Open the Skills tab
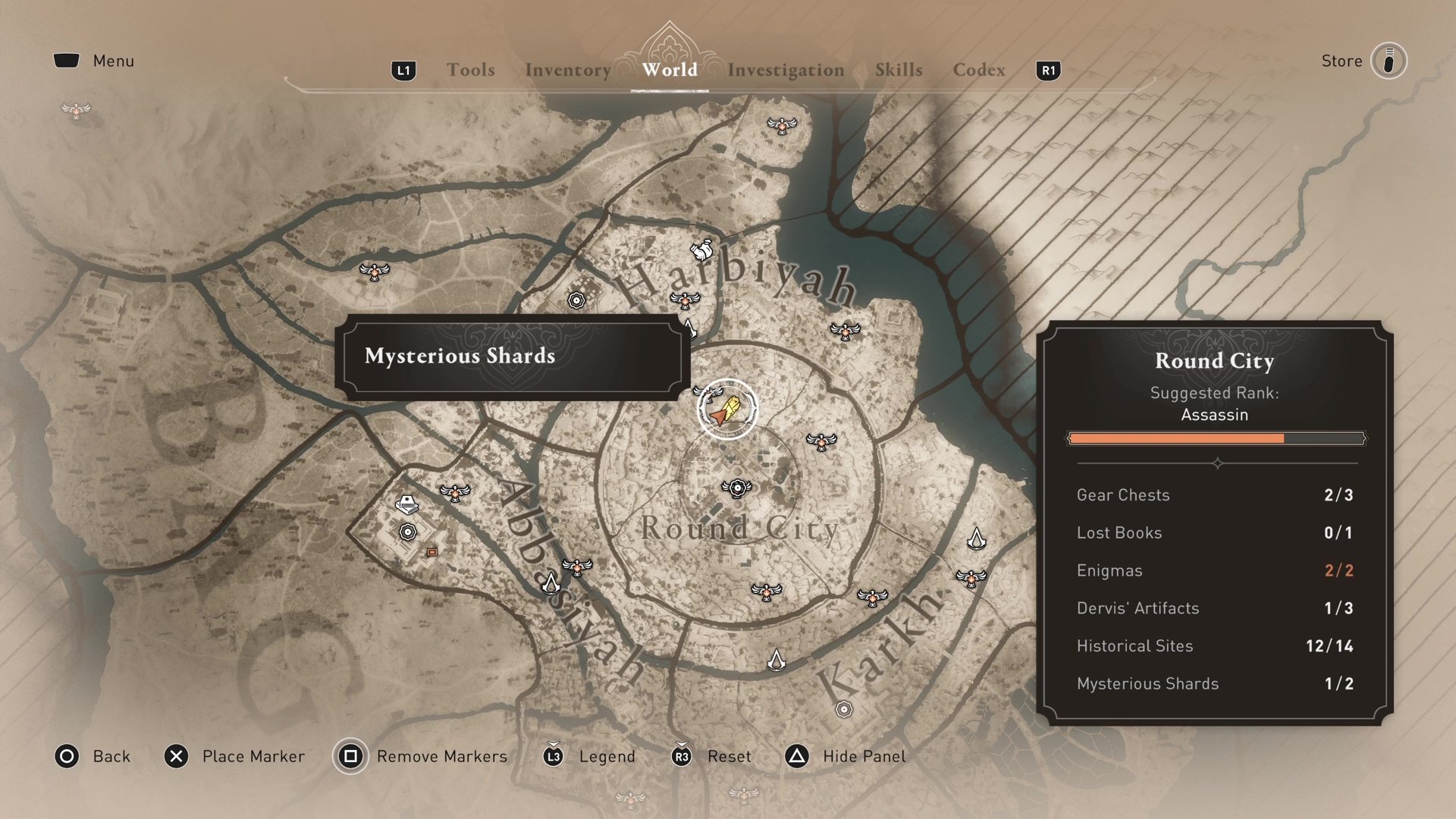The image size is (1456, 819). click(899, 70)
